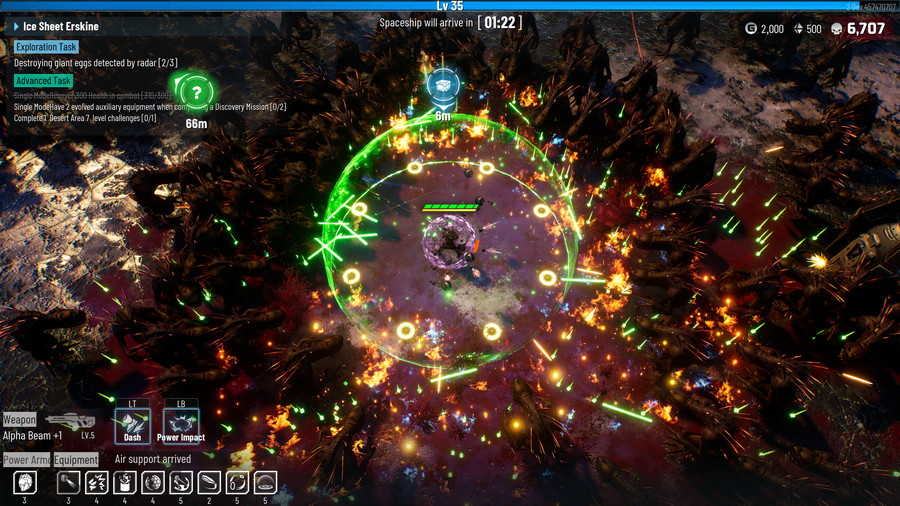Activate the Dash skill icon
This screenshot has width=900, height=506.
(x=132, y=424)
